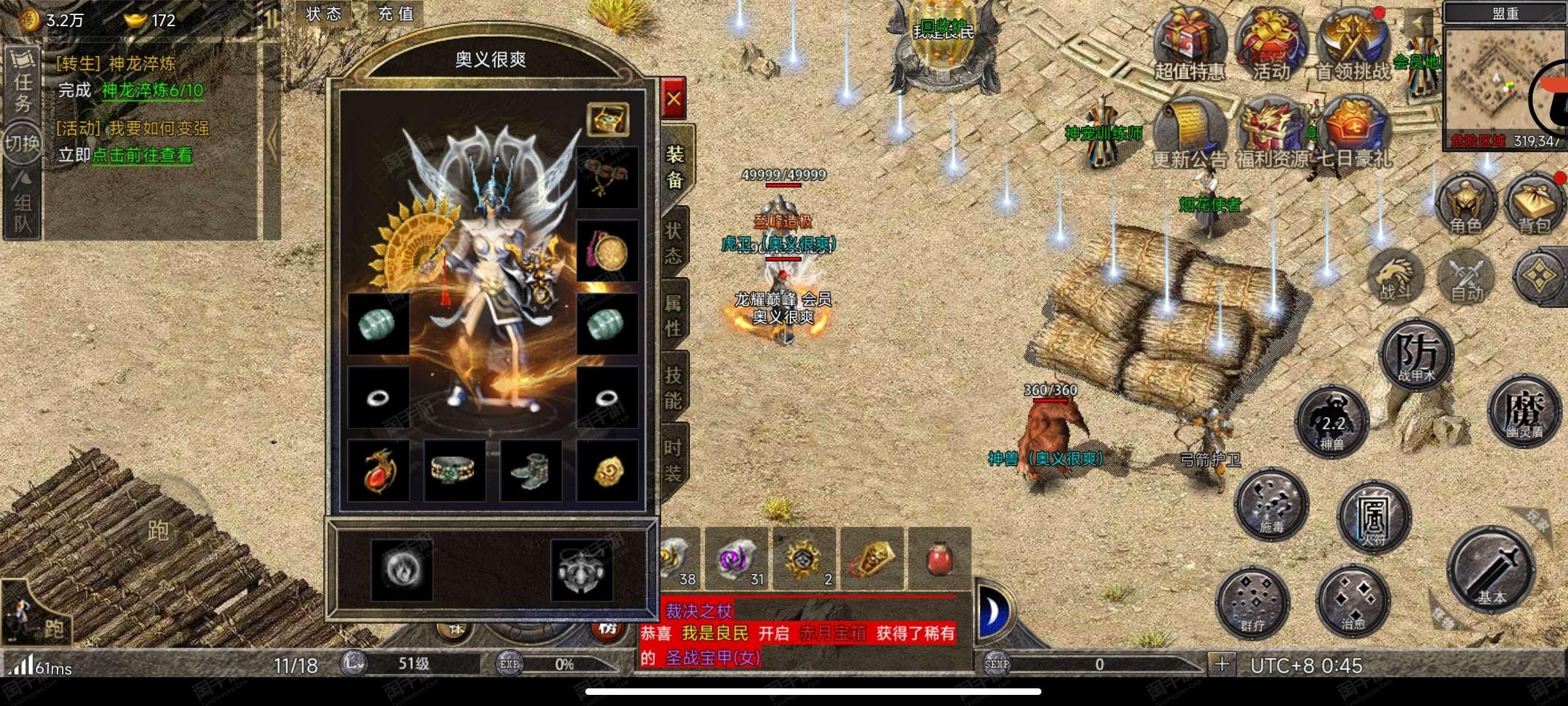Show the 更新公告 update notice
1568x706 pixels.
pyautogui.click(x=1190, y=133)
